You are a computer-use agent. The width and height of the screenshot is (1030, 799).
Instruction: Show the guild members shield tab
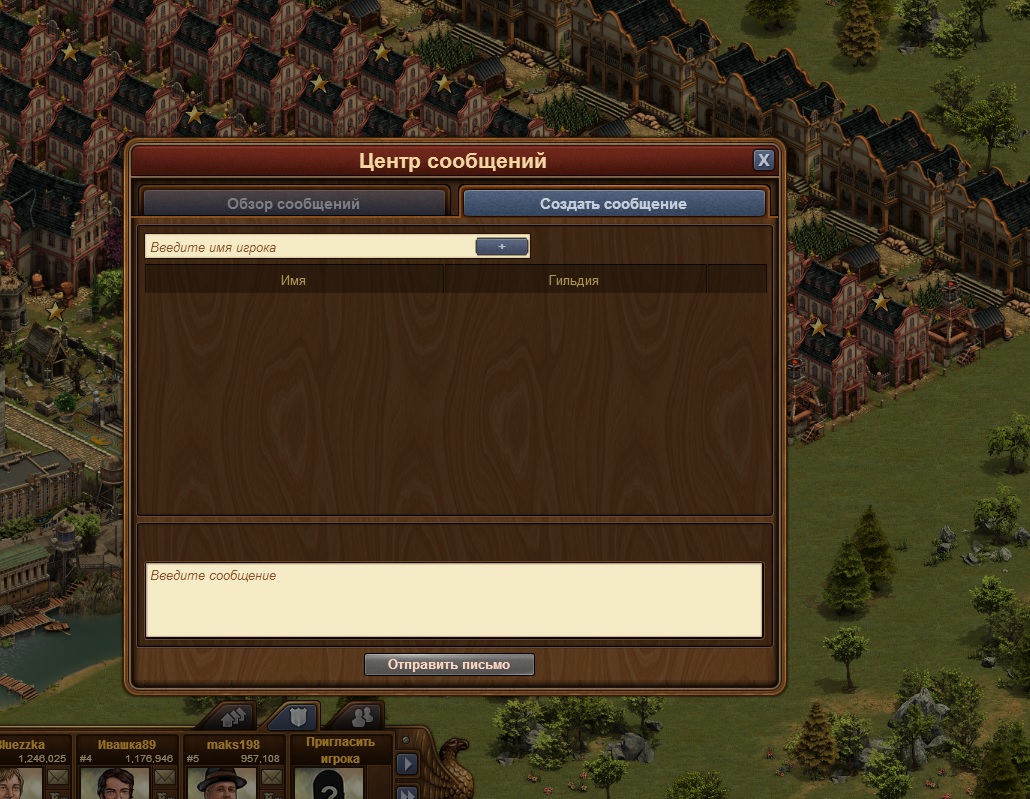pyautogui.click(x=299, y=716)
